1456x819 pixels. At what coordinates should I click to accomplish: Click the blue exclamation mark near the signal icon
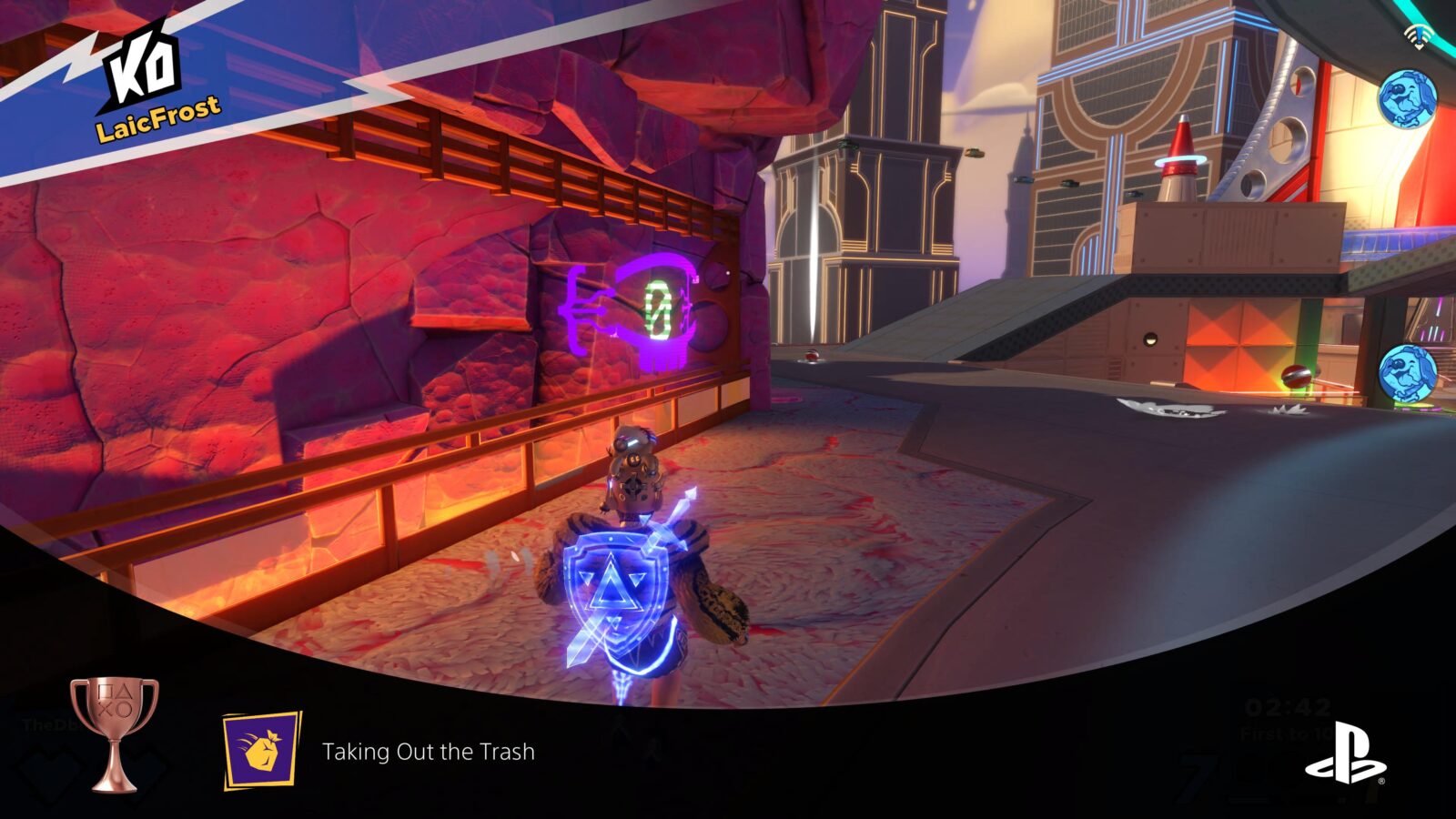click(1418, 35)
